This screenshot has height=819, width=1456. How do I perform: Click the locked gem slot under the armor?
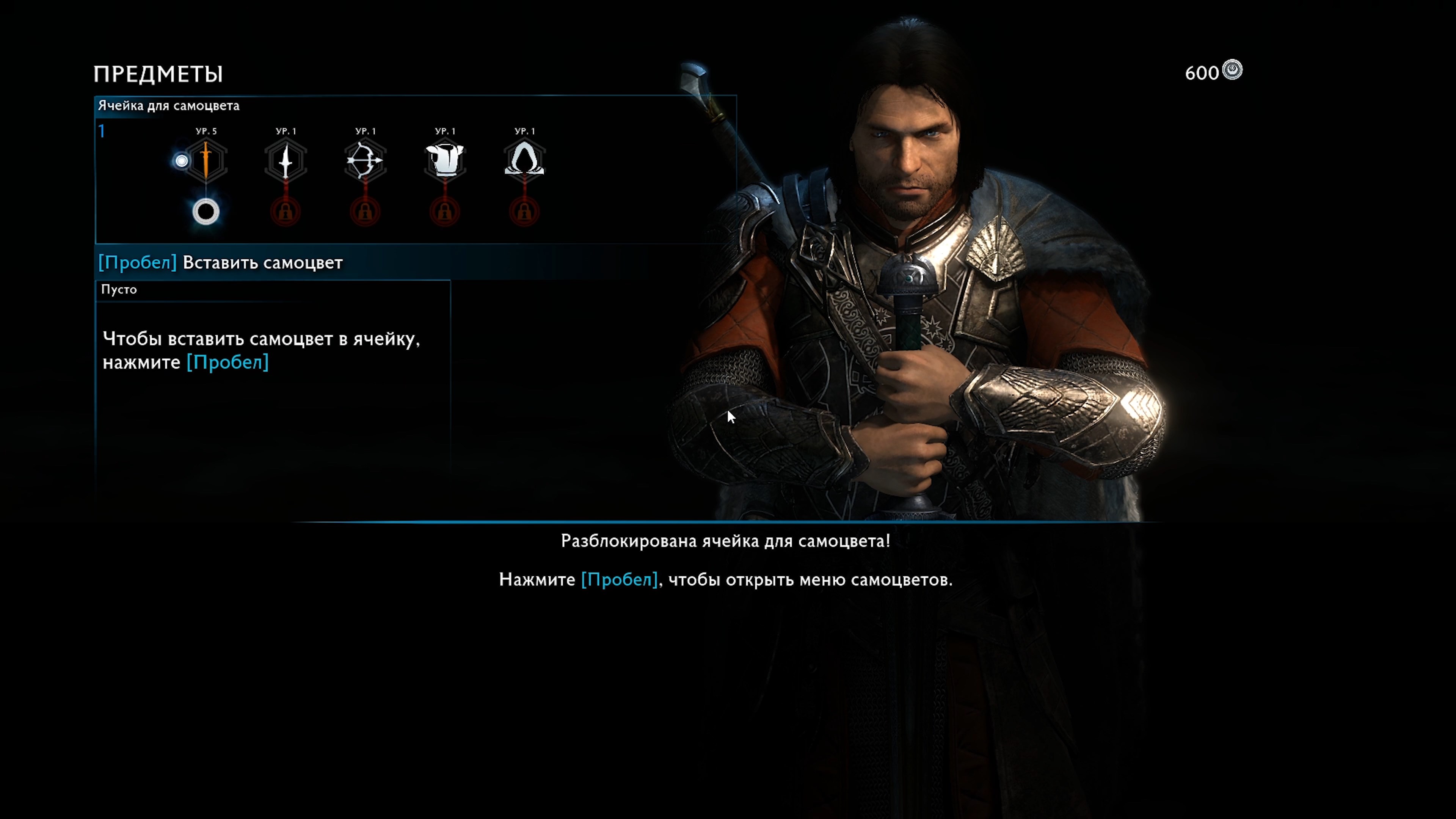point(445,212)
